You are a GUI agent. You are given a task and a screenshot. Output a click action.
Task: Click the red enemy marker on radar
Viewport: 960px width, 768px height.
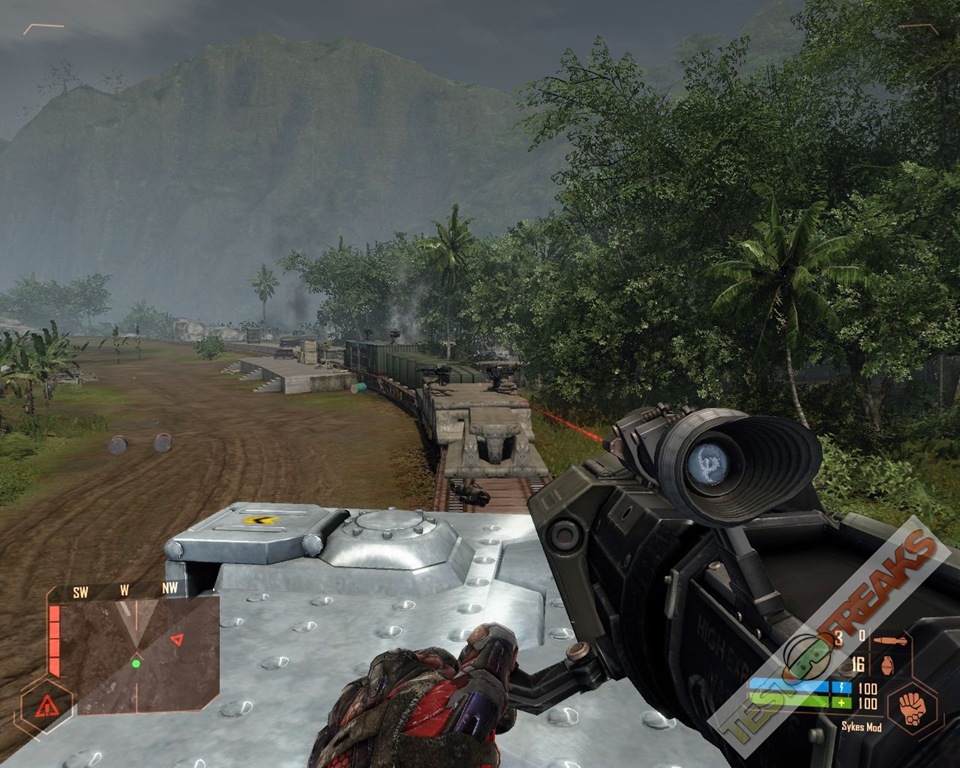point(177,639)
